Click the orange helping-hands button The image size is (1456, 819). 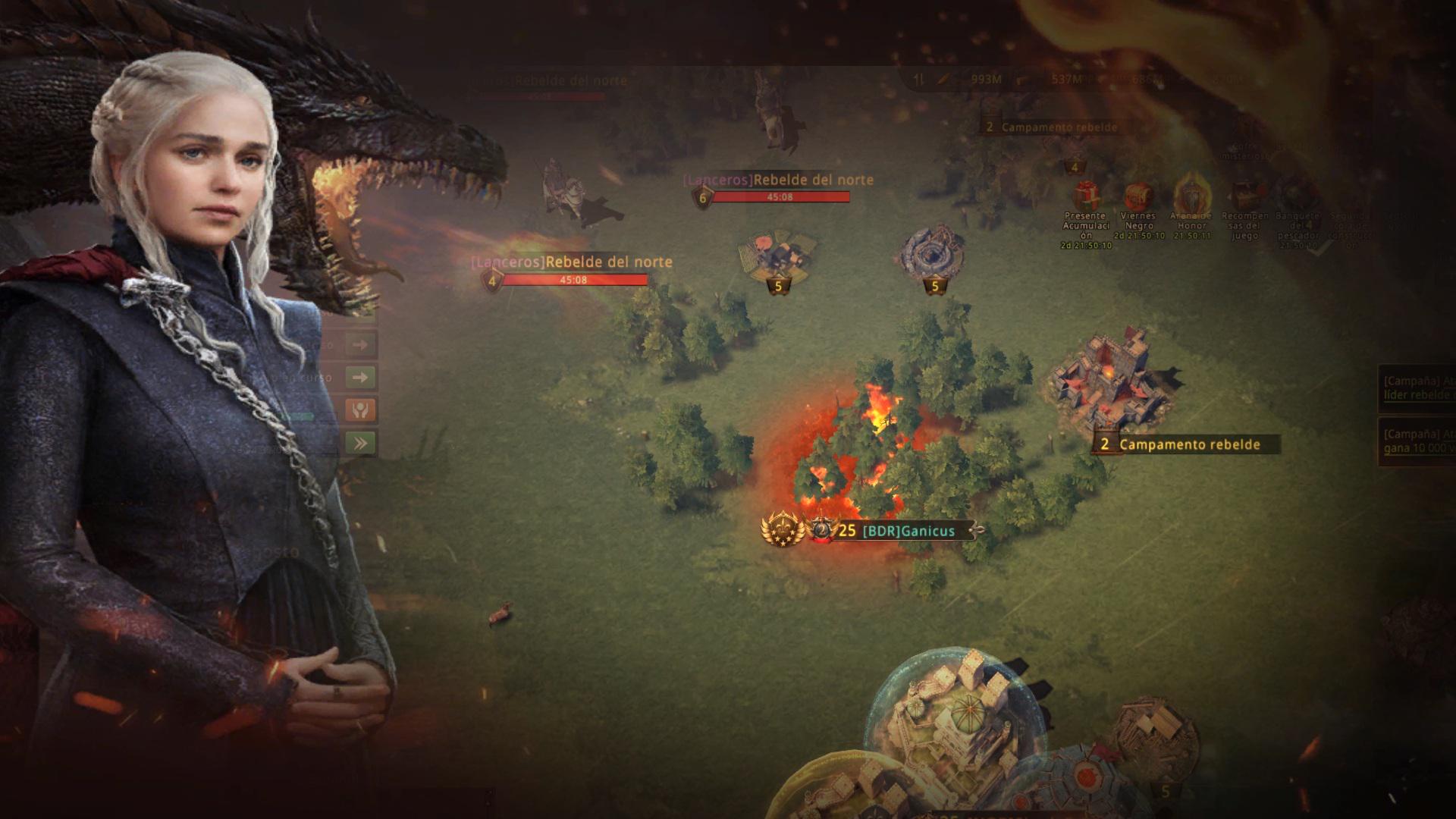[360, 410]
